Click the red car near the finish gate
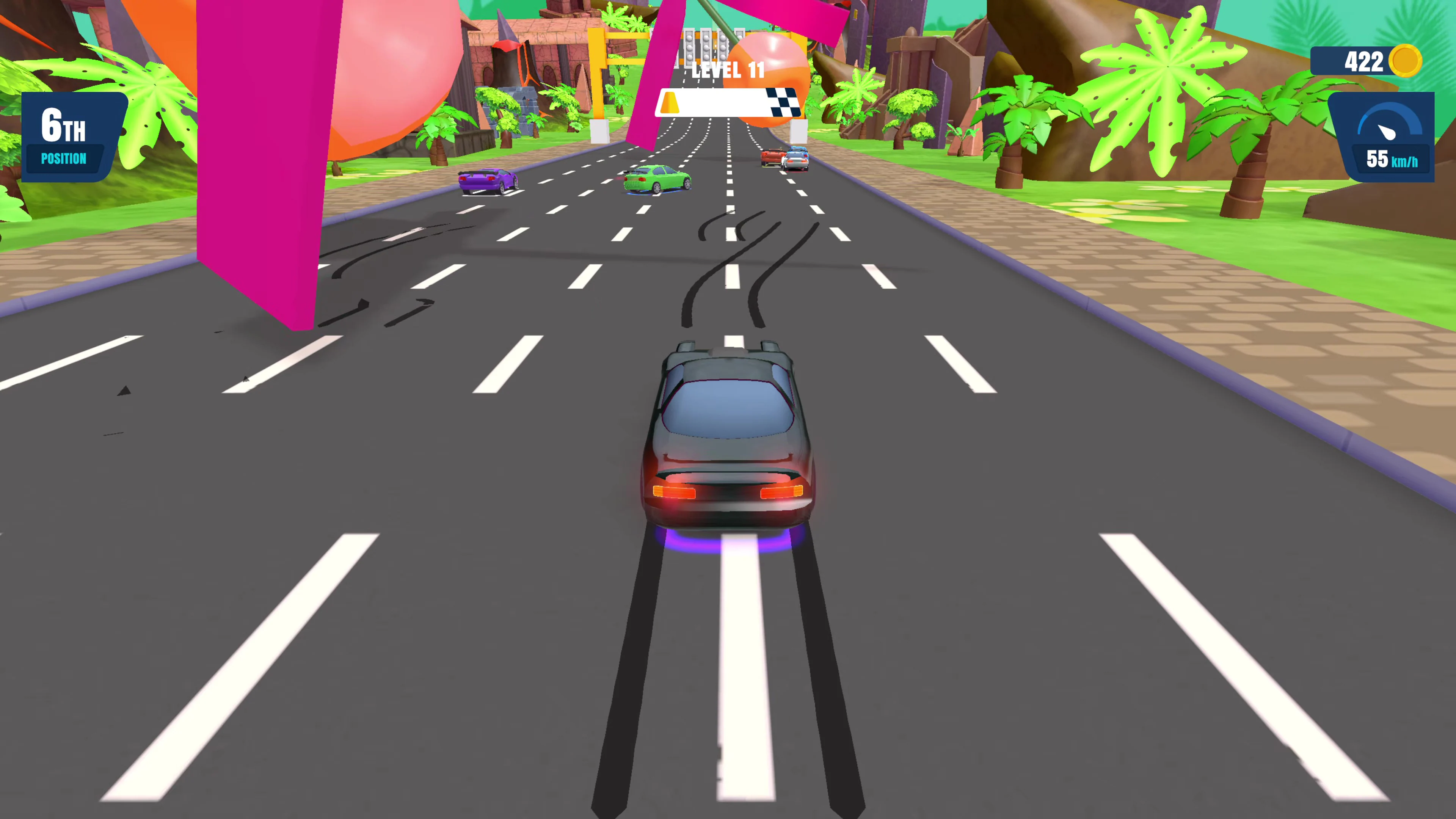 pos(773,157)
